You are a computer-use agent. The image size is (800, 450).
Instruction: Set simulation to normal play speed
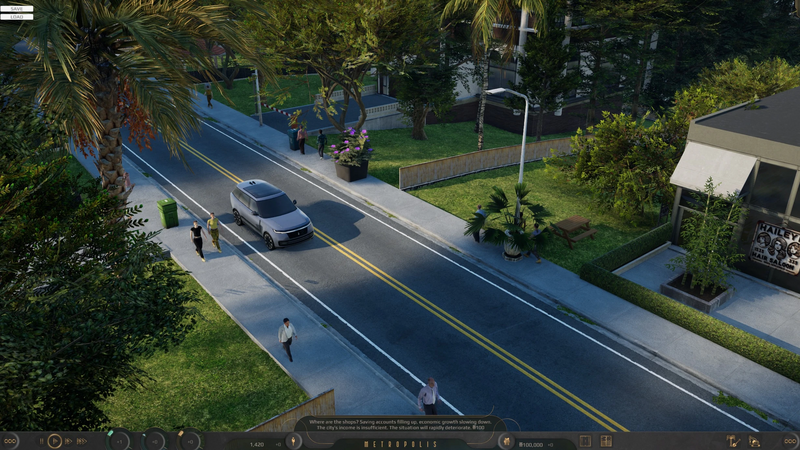click(55, 441)
